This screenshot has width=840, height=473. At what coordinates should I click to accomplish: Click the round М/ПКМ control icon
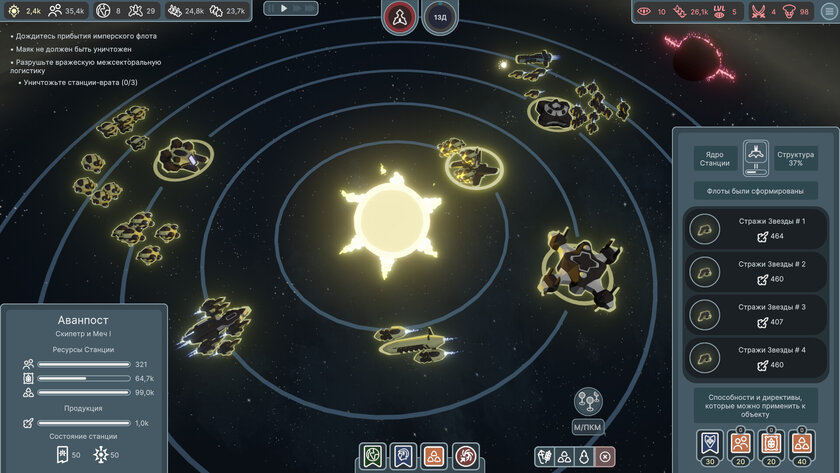[x=588, y=401]
